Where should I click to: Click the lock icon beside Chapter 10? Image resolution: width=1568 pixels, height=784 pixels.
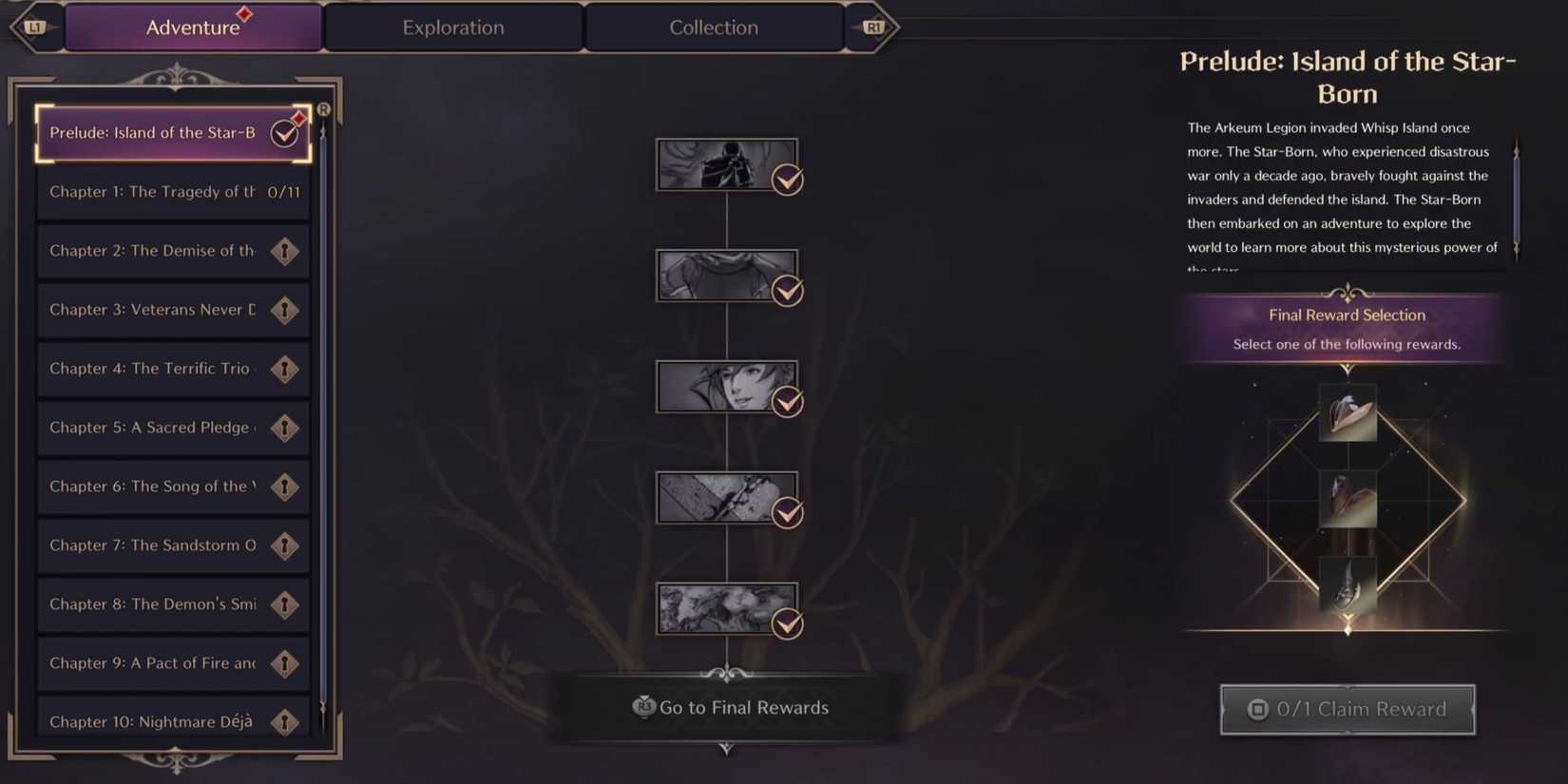click(x=285, y=721)
